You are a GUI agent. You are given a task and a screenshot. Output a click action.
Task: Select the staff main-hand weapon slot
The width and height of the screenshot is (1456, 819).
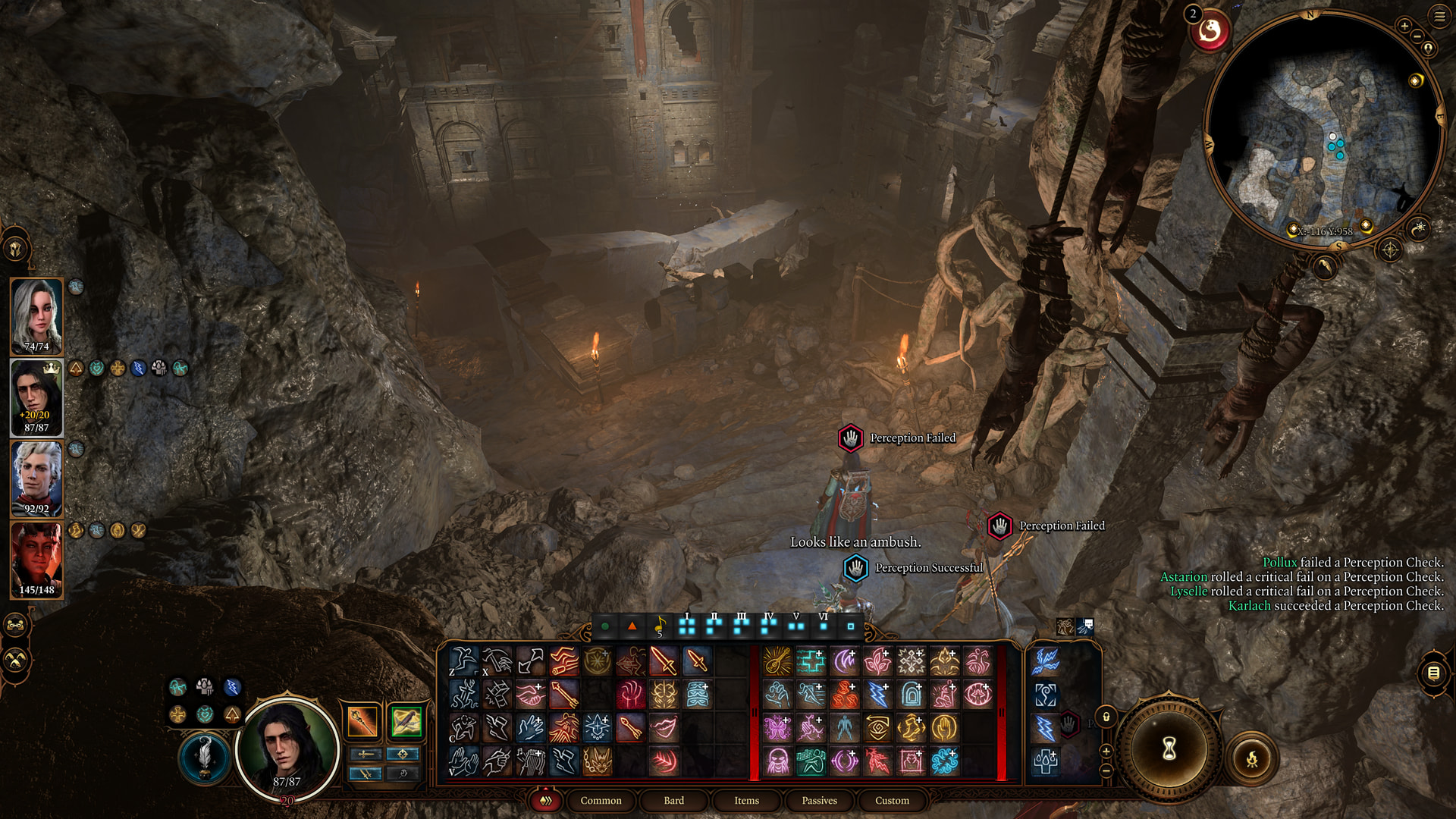(x=362, y=721)
